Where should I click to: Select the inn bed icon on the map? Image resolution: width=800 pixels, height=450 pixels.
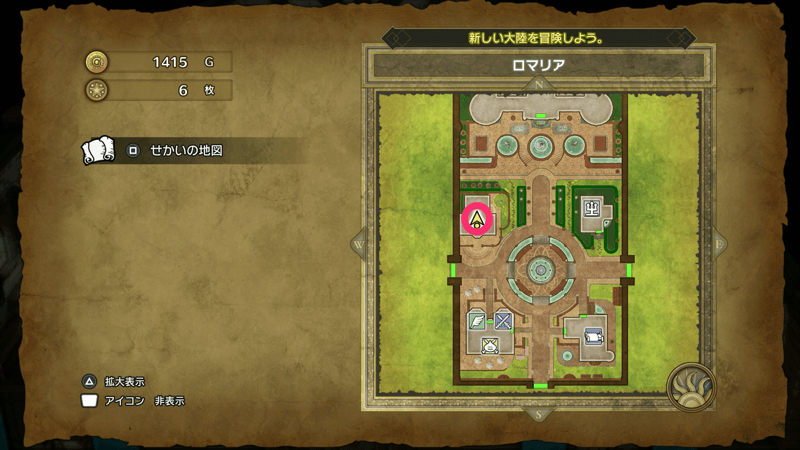pyautogui.click(x=592, y=336)
